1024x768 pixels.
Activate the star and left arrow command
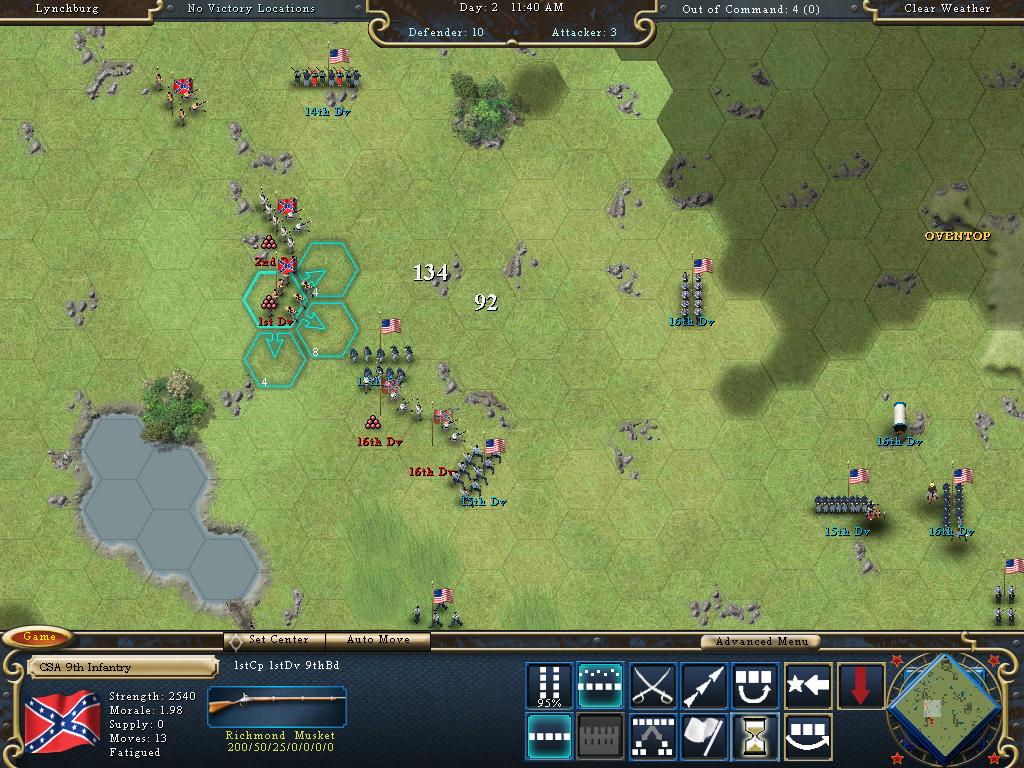(x=808, y=686)
